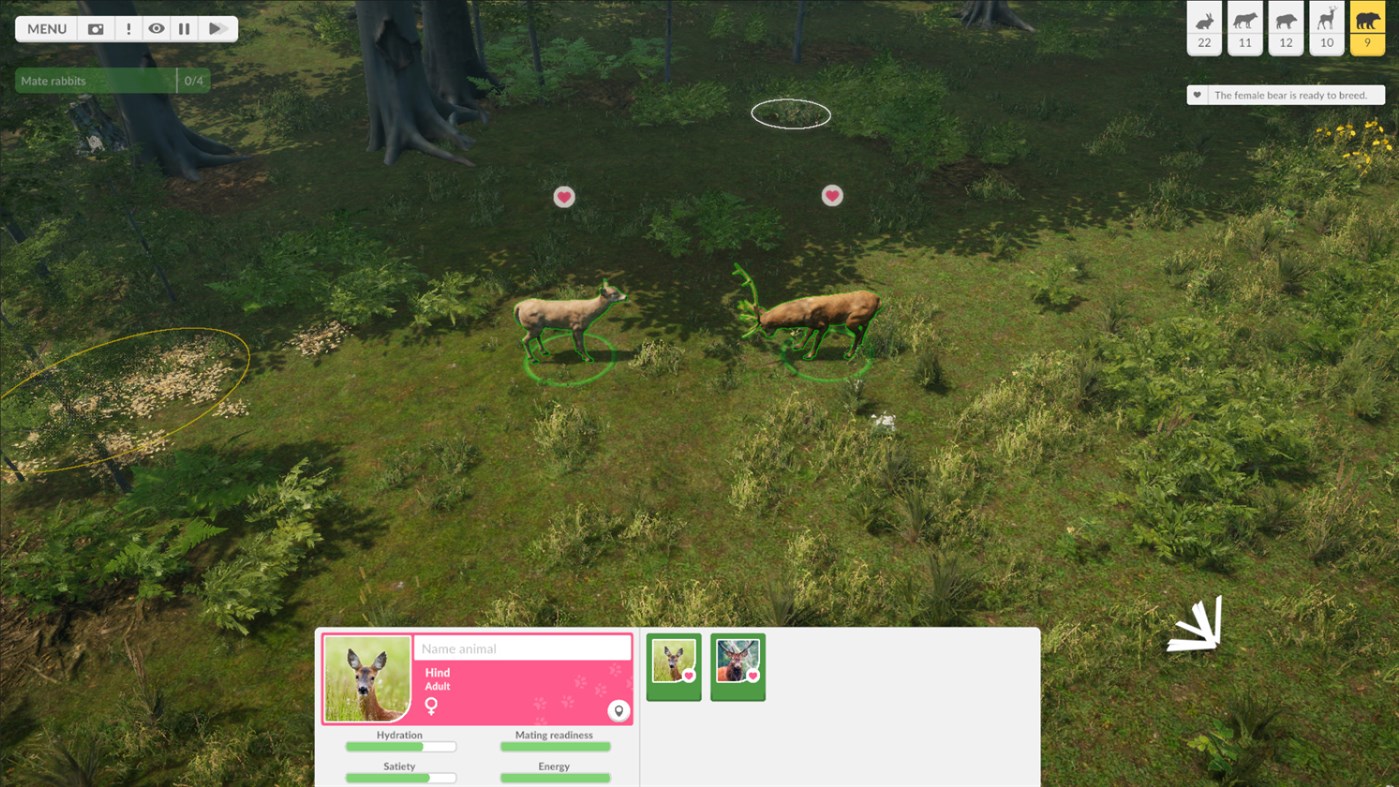Click the boar population icon
The image size is (1399, 787).
click(x=1285, y=28)
